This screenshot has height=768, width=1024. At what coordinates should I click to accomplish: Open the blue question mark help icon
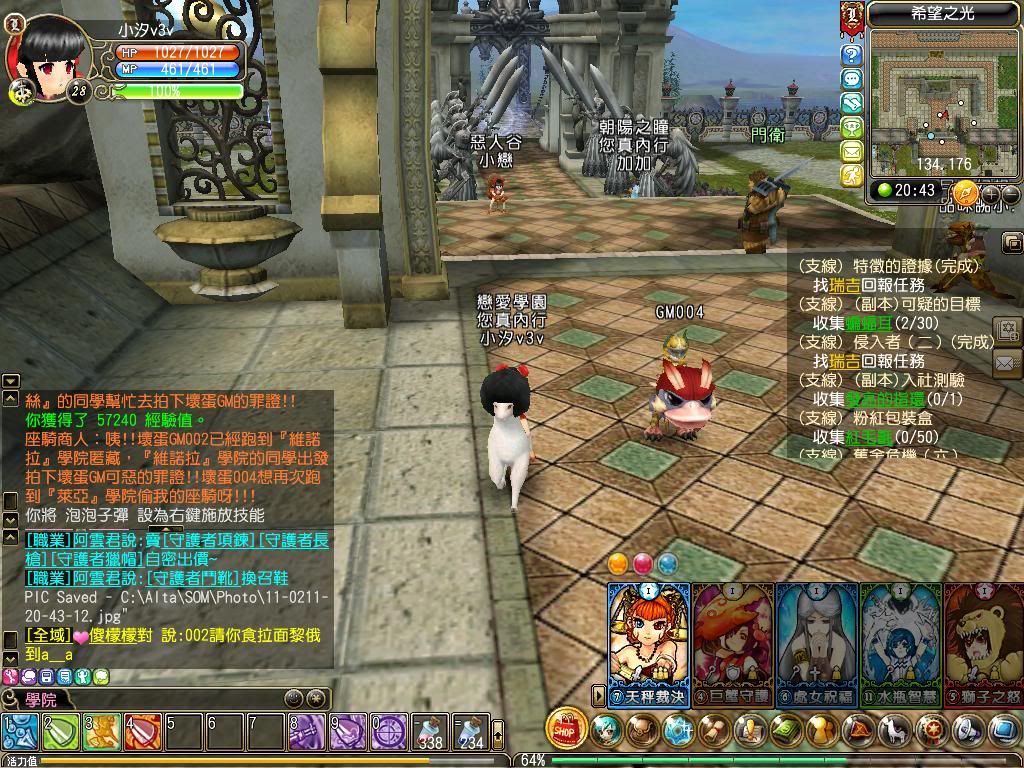(x=851, y=55)
